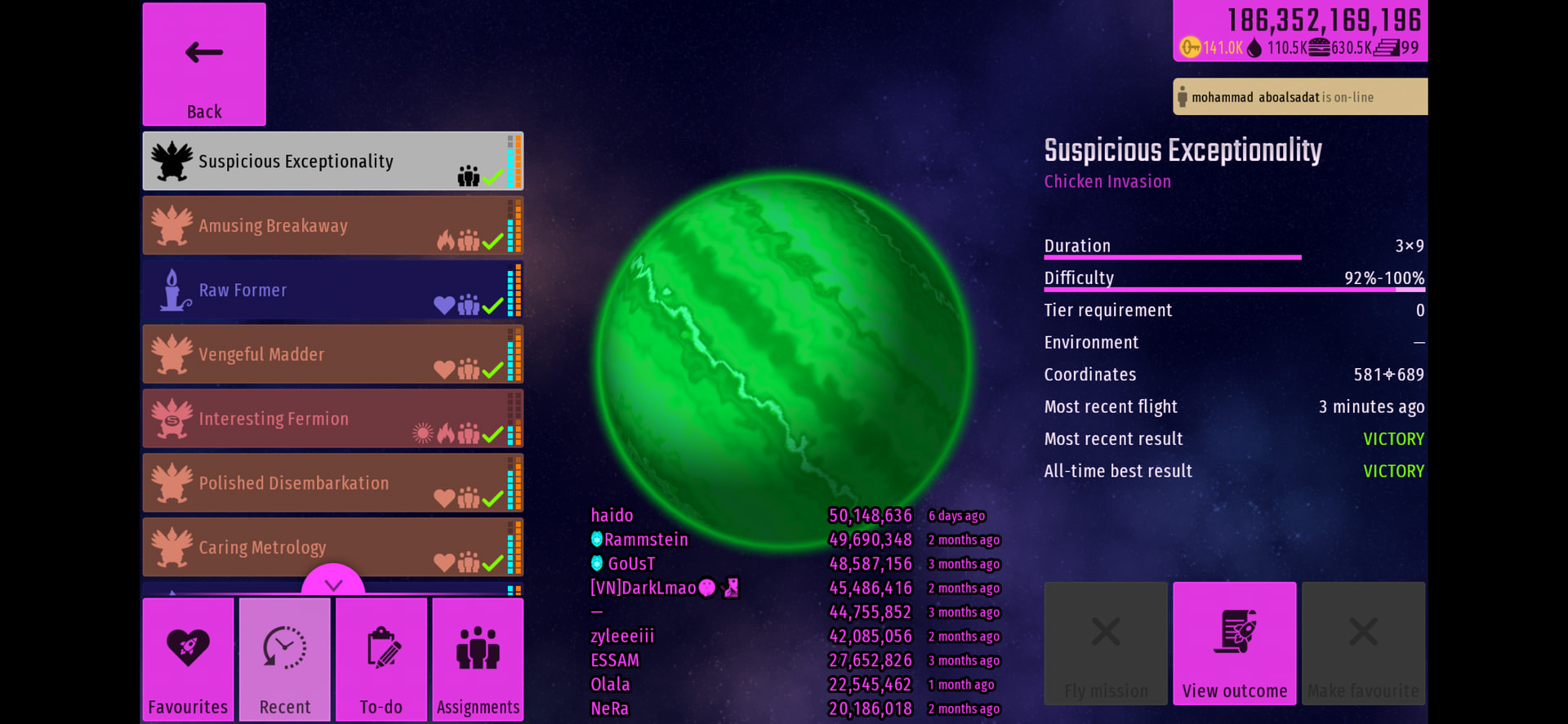The height and width of the screenshot is (724, 1568).
Task: Choose the Amusing Breakaway mission
Action: [x=332, y=226]
